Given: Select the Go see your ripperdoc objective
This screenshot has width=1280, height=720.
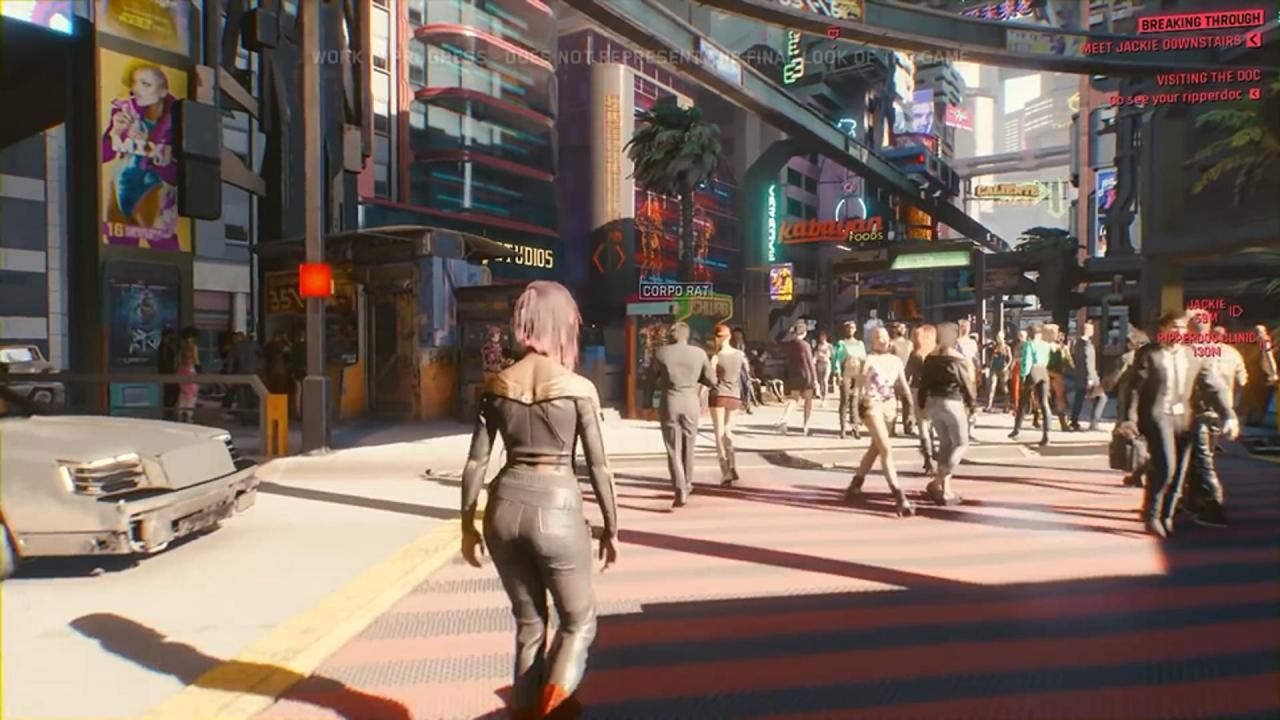Looking at the screenshot, I should pyautogui.click(x=1177, y=98).
